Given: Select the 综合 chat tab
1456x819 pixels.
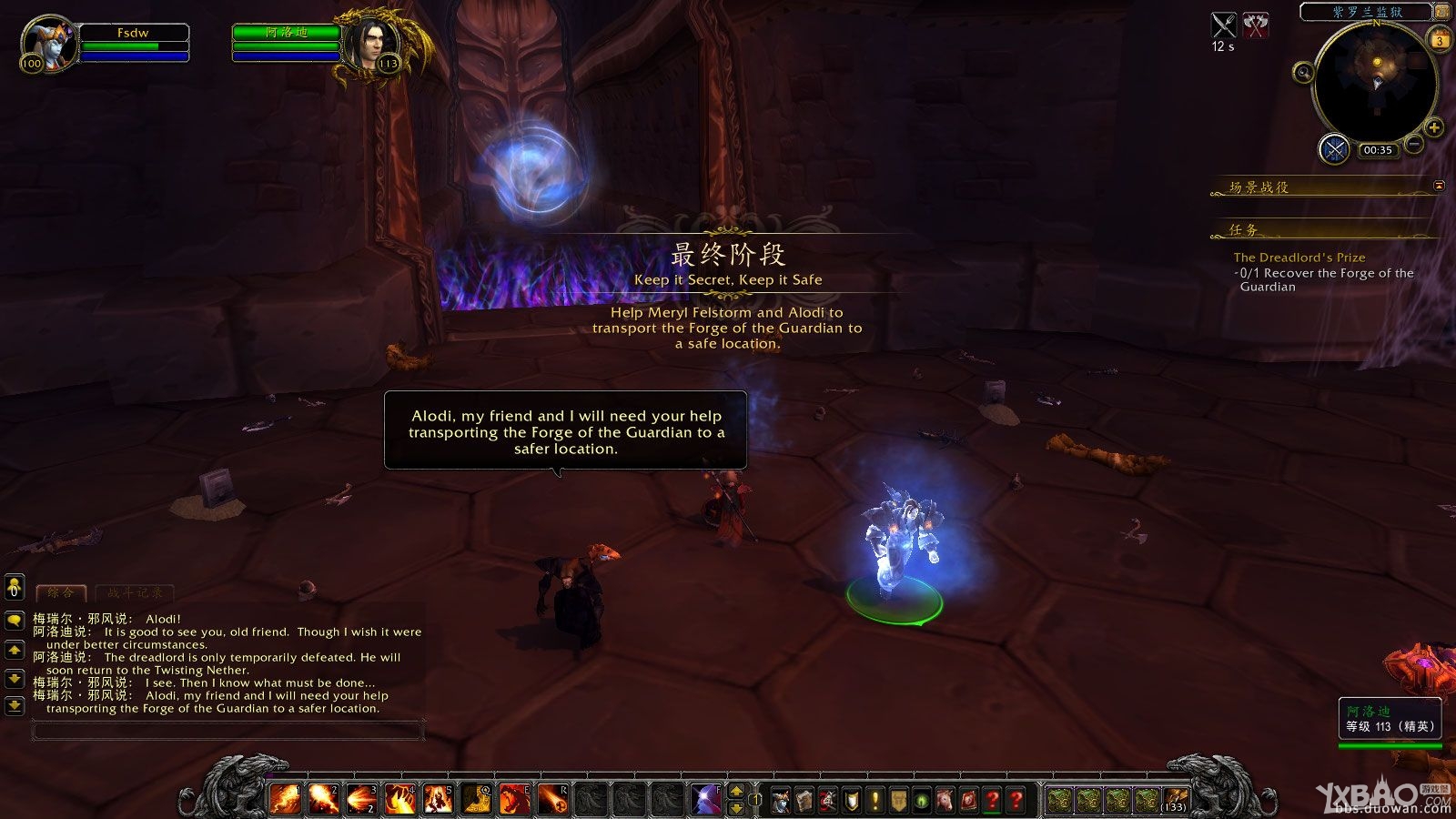Looking at the screenshot, I should click(61, 593).
